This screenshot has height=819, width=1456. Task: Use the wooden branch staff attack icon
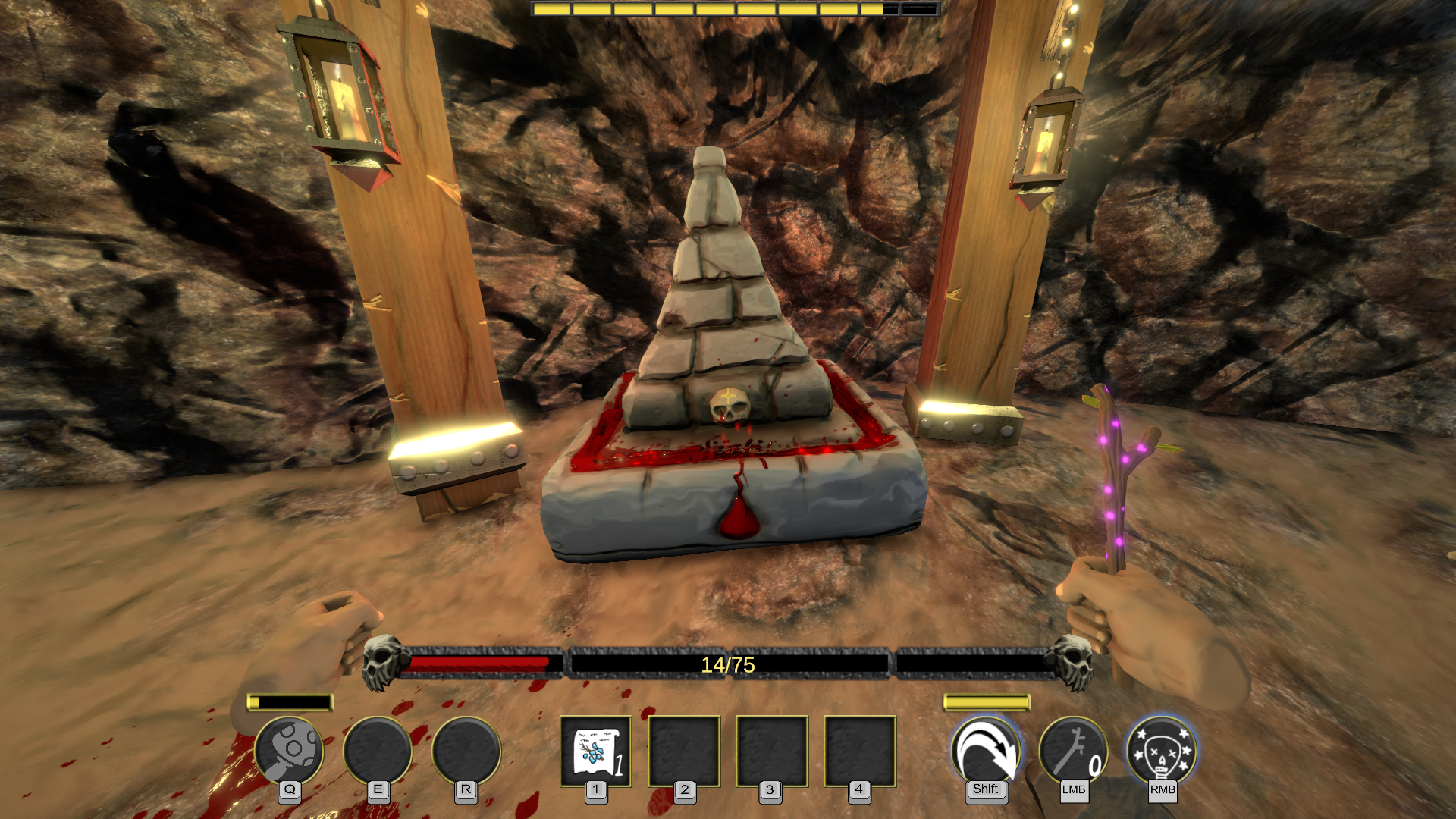[1073, 751]
